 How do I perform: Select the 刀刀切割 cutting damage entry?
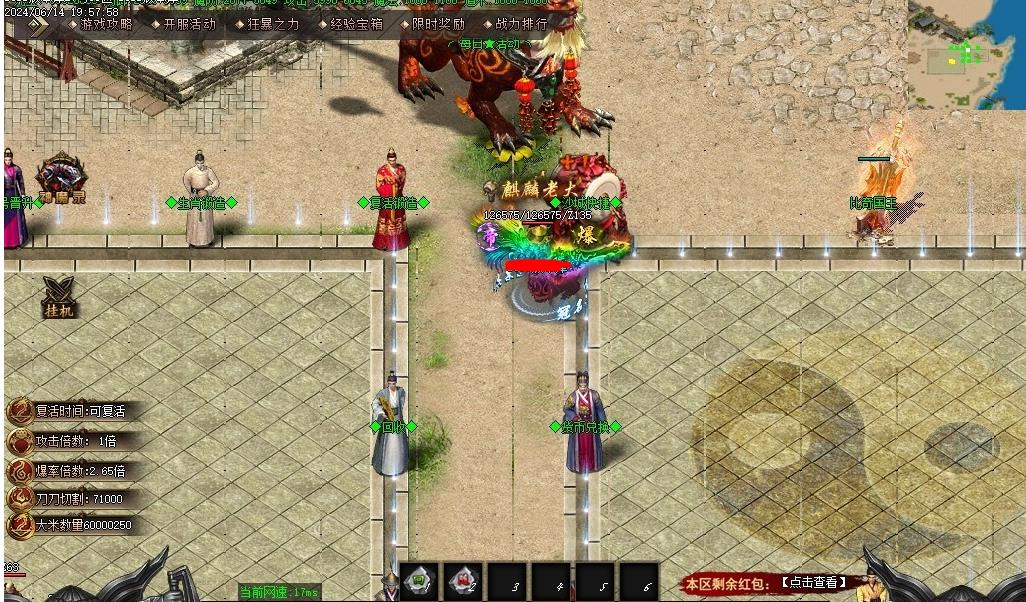79,498
